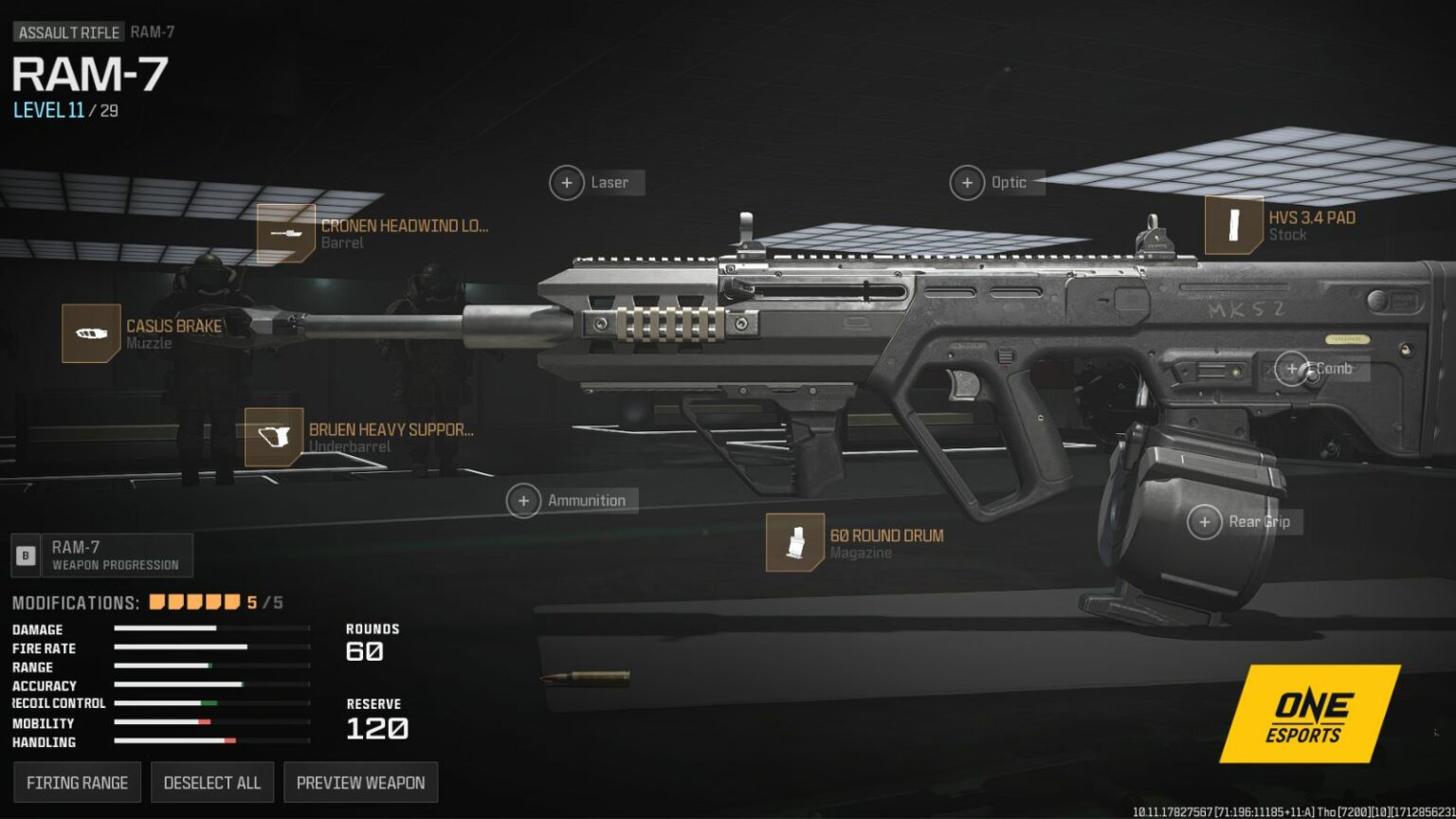Select the HVS 3.4 Pad stock slot
The height and width of the screenshot is (819, 1456).
(1234, 226)
